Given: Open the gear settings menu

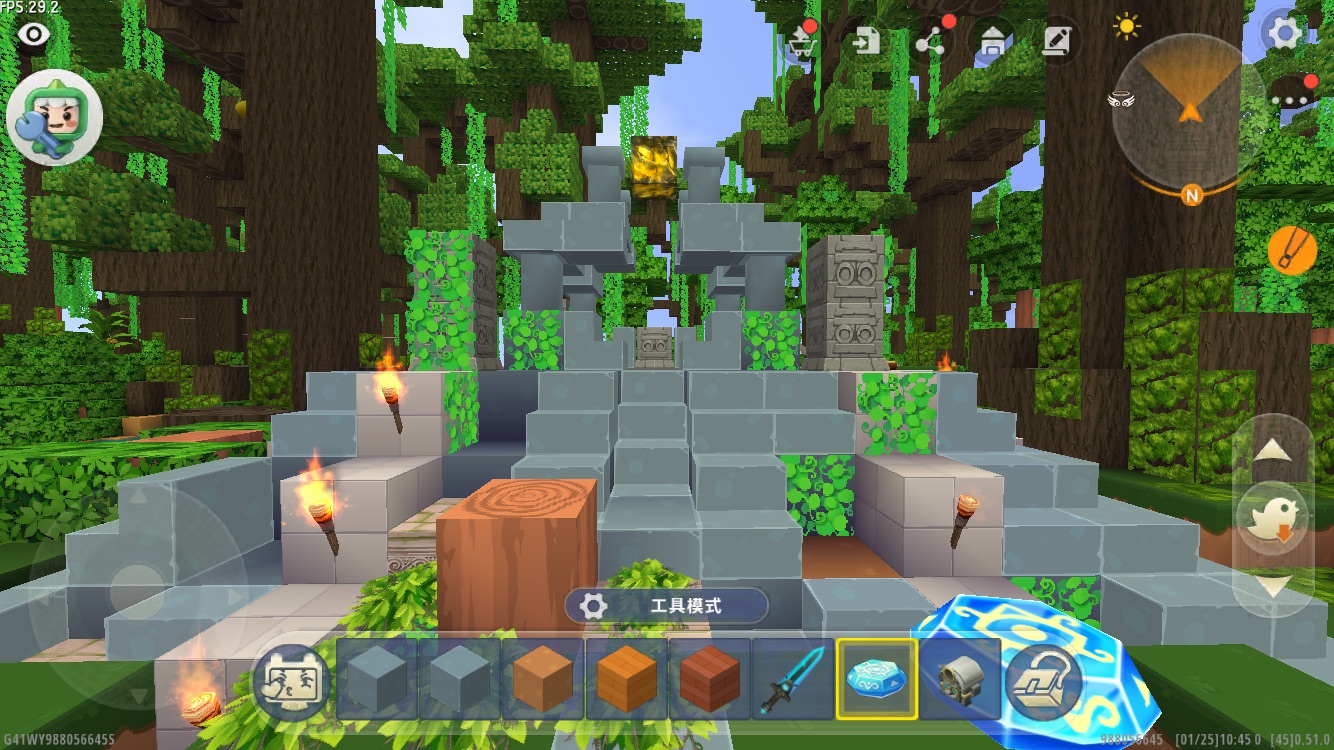Looking at the screenshot, I should (1284, 33).
